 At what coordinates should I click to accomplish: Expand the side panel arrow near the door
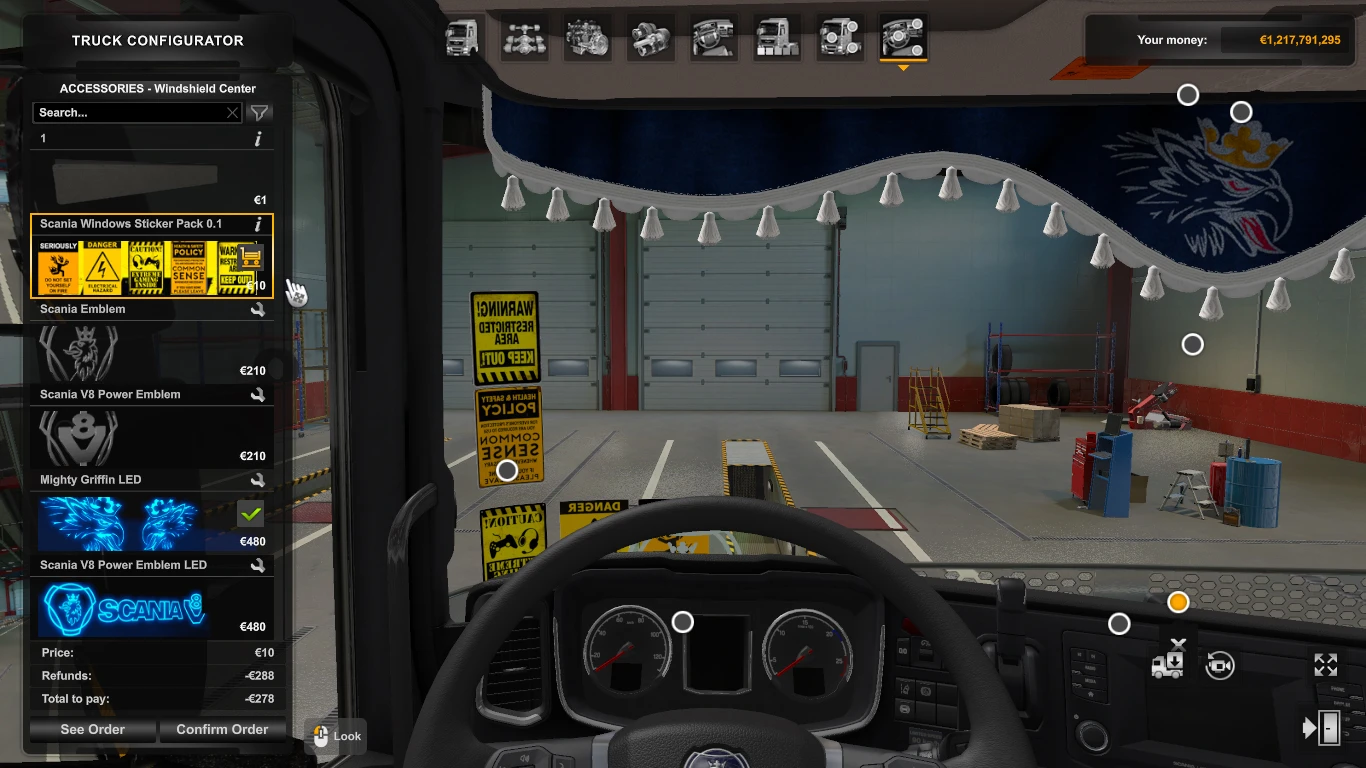tap(1310, 726)
